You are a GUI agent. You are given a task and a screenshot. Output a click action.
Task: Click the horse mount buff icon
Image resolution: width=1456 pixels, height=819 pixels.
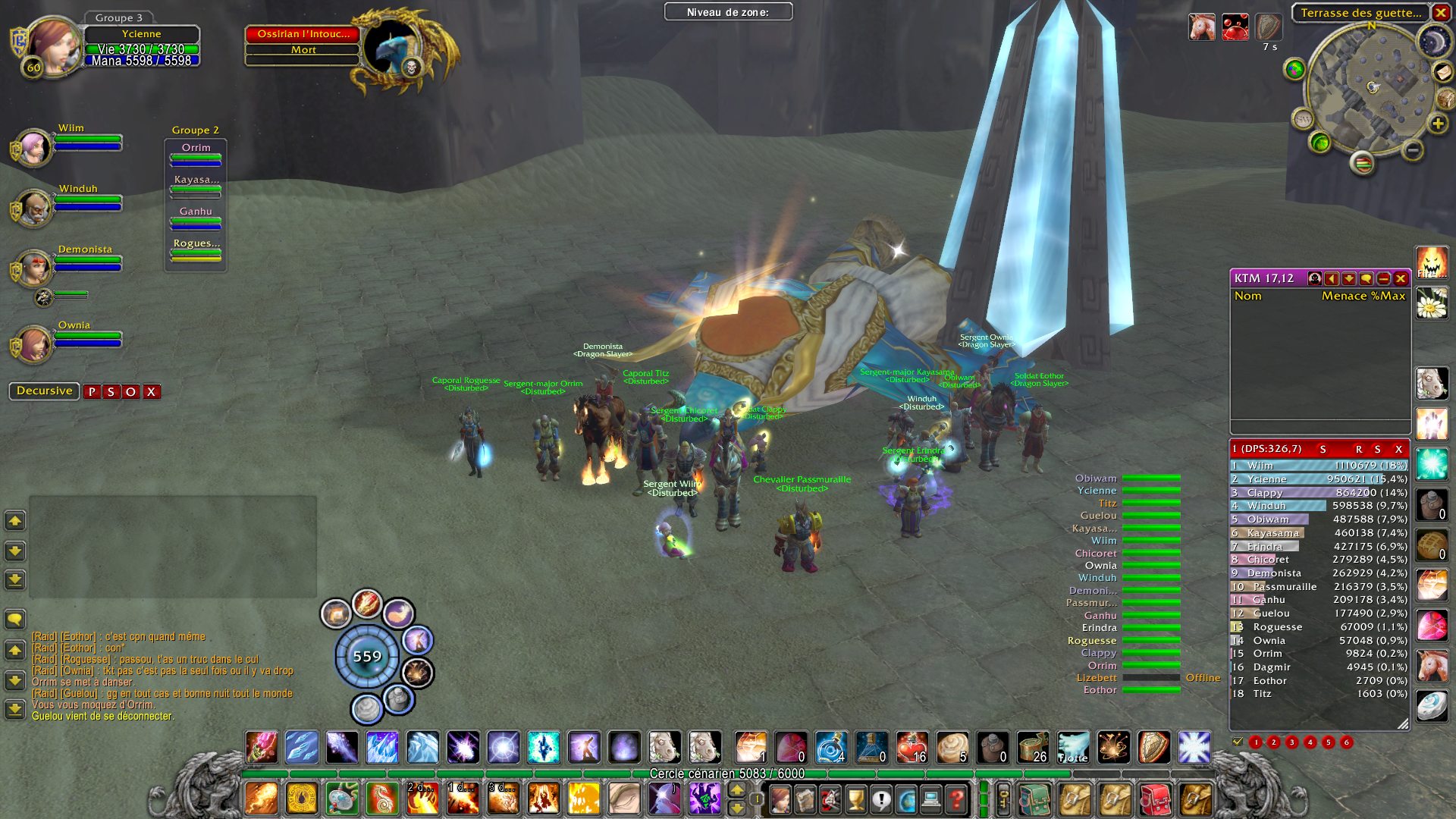click(x=1202, y=27)
